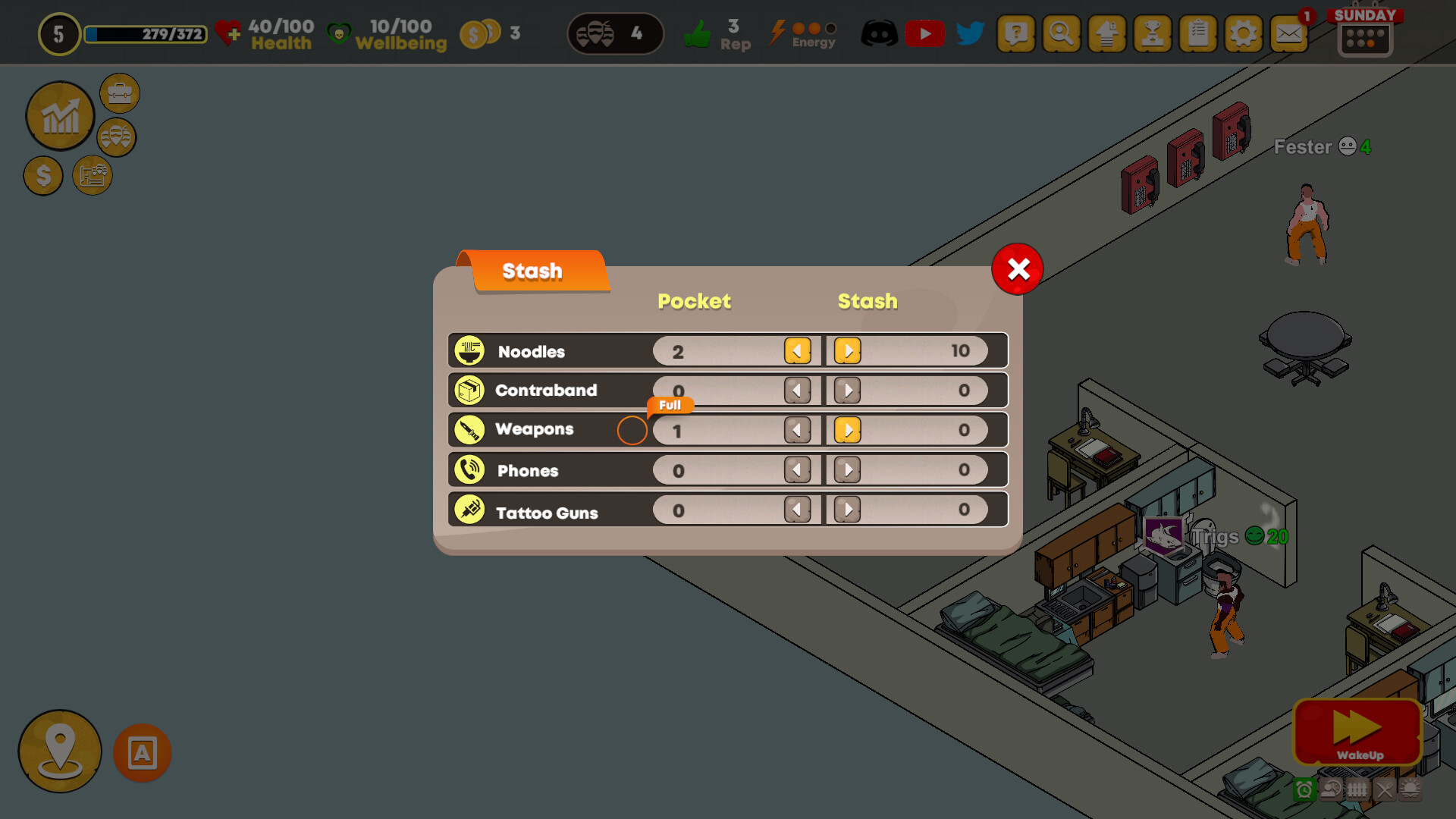
Task: Increase Noodles in stash with right arrow
Action: click(x=847, y=350)
